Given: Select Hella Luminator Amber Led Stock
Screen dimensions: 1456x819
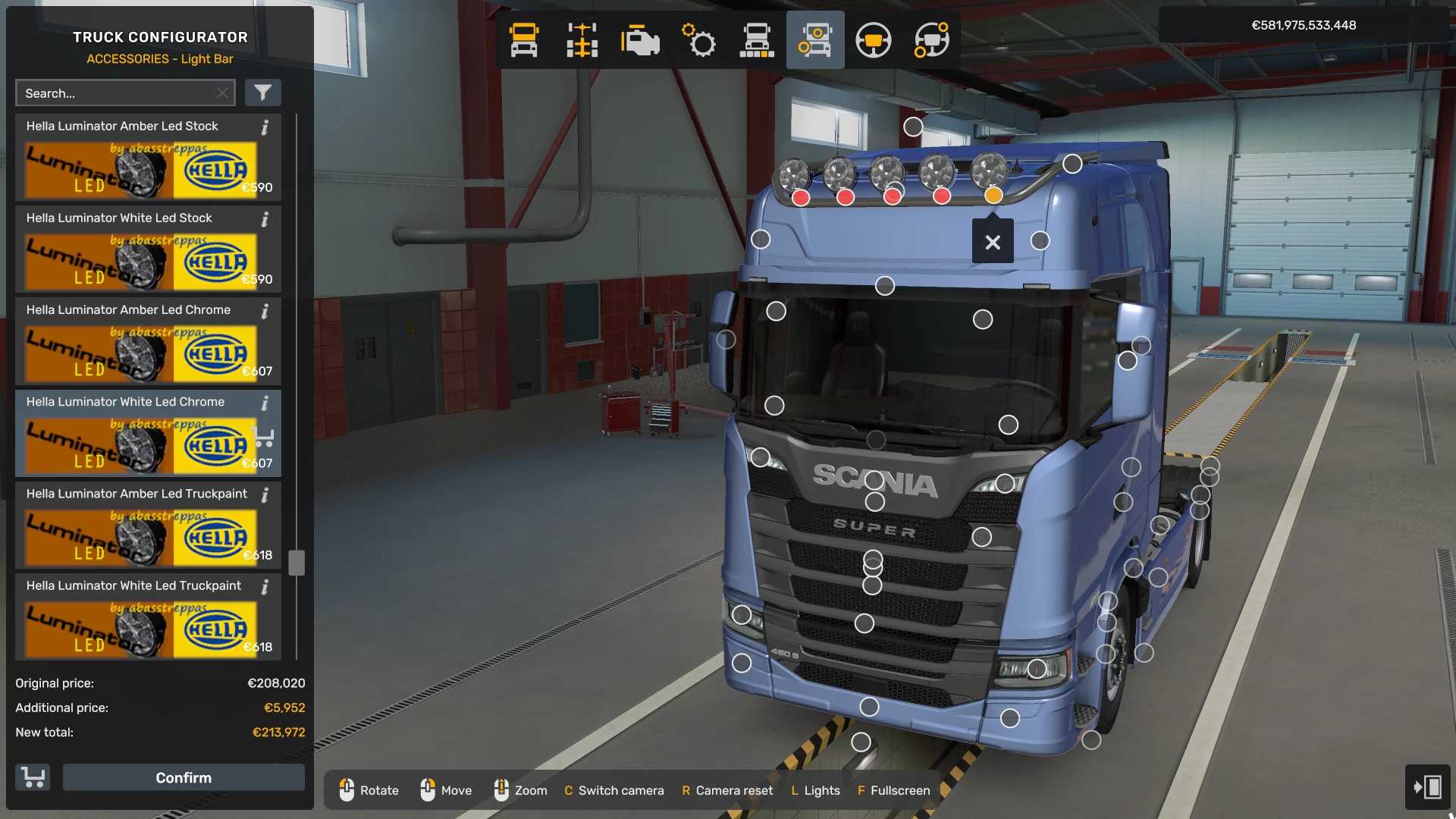Looking at the screenshot, I should tap(141, 168).
